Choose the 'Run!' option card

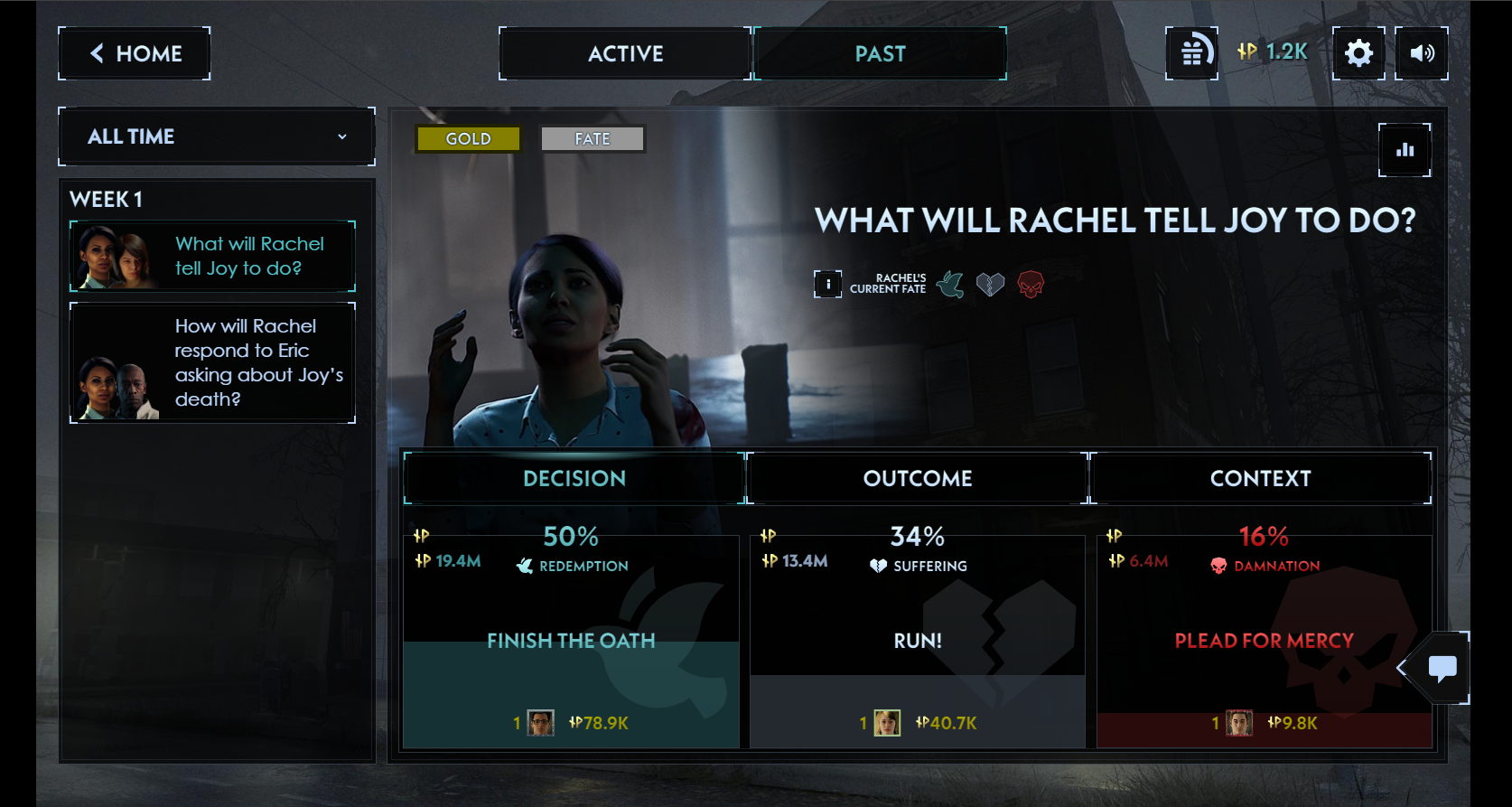pyautogui.click(x=918, y=642)
